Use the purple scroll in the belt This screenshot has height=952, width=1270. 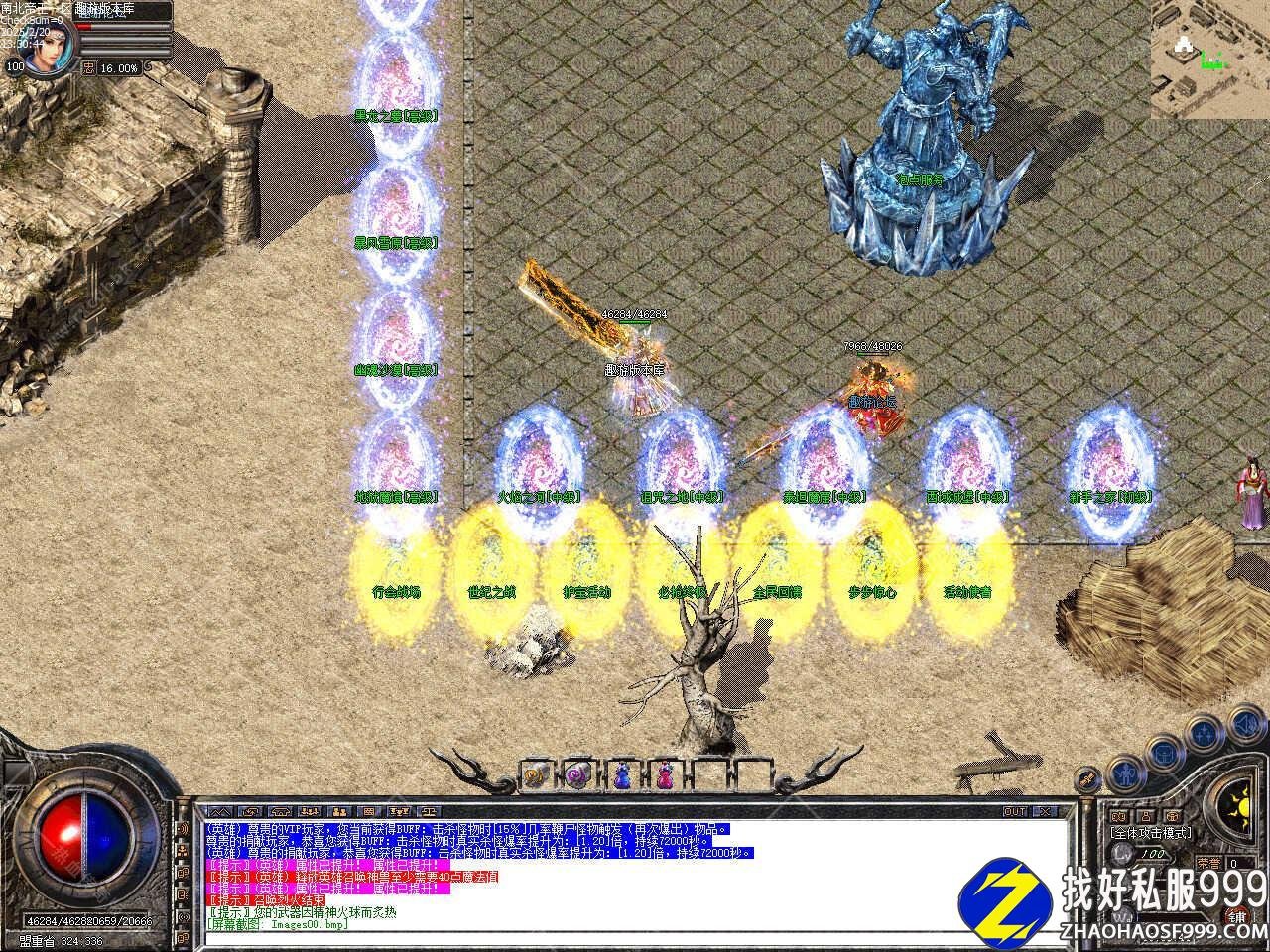(x=578, y=773)
